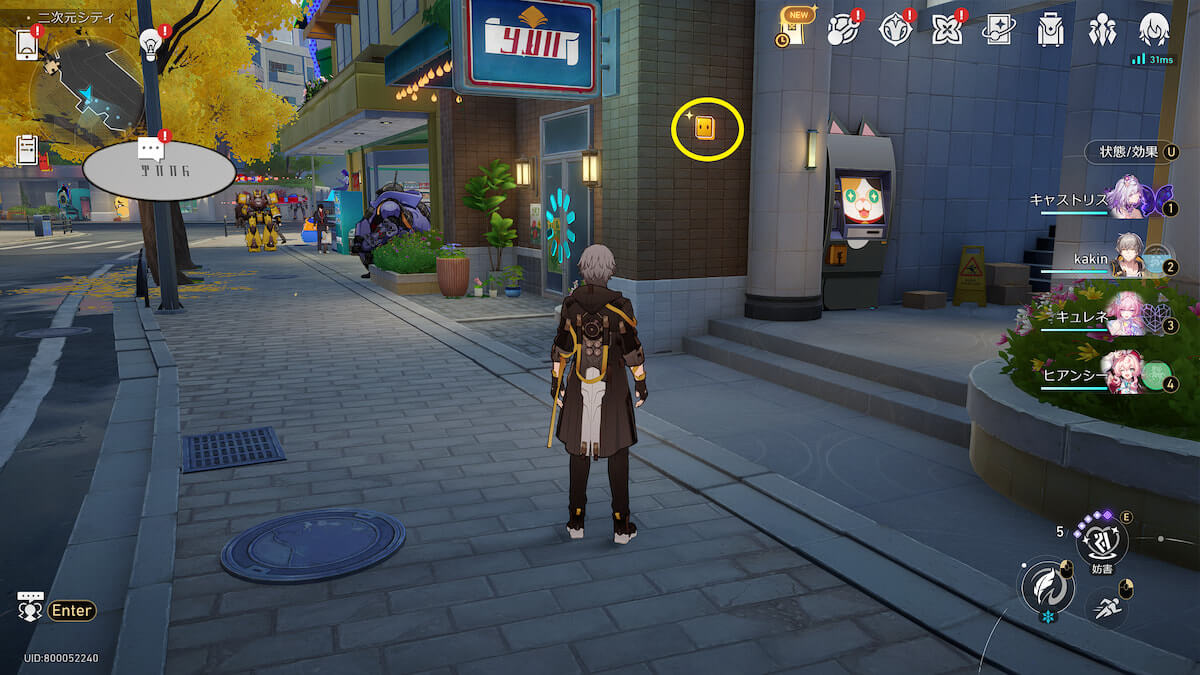Open the four-petal flower icon with alert
1200x675 pixels.
946,30
